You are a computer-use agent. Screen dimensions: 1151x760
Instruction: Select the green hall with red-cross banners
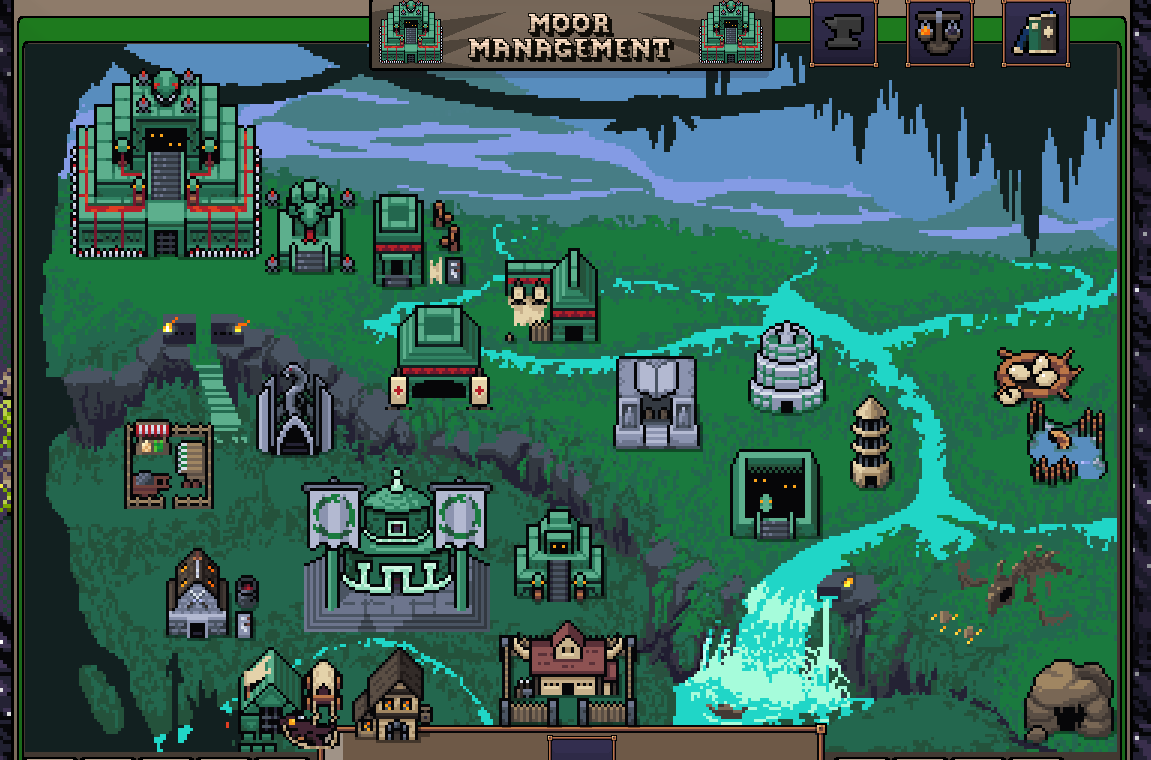coord(439,357)
